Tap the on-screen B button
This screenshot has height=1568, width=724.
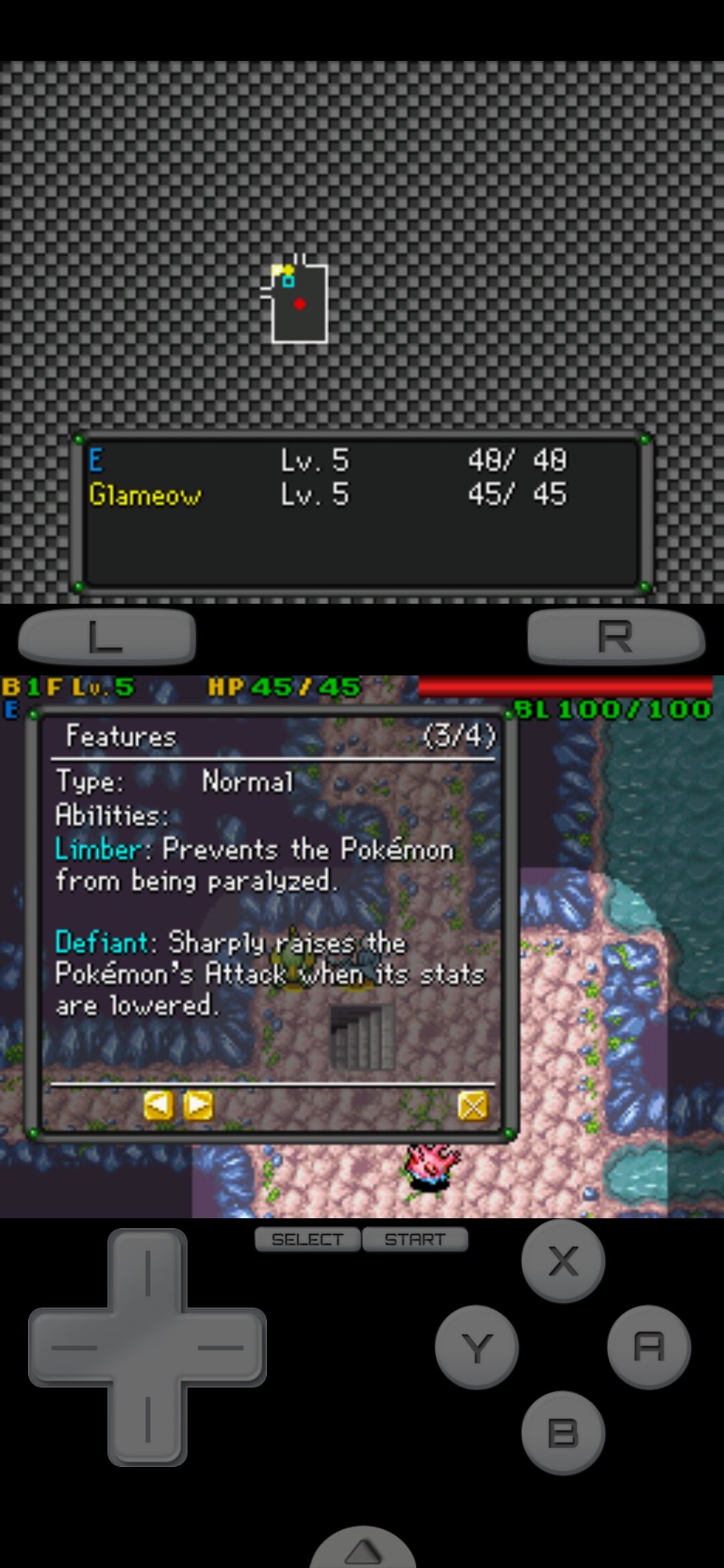(562, 1433)
